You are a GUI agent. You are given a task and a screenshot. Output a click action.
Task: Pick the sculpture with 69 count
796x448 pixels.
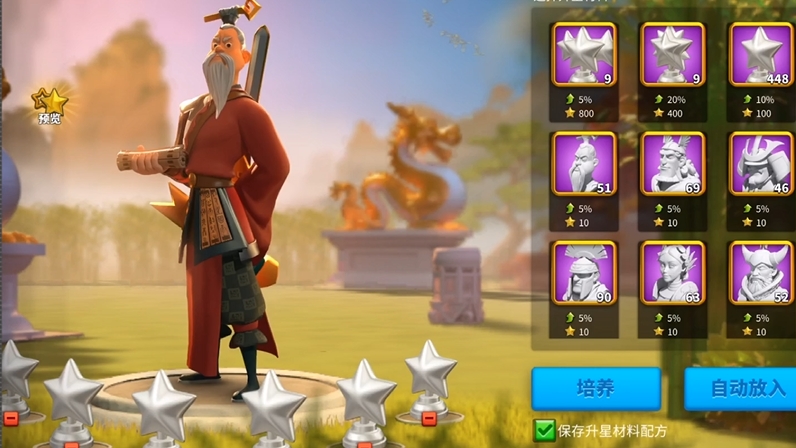point(673,164)
